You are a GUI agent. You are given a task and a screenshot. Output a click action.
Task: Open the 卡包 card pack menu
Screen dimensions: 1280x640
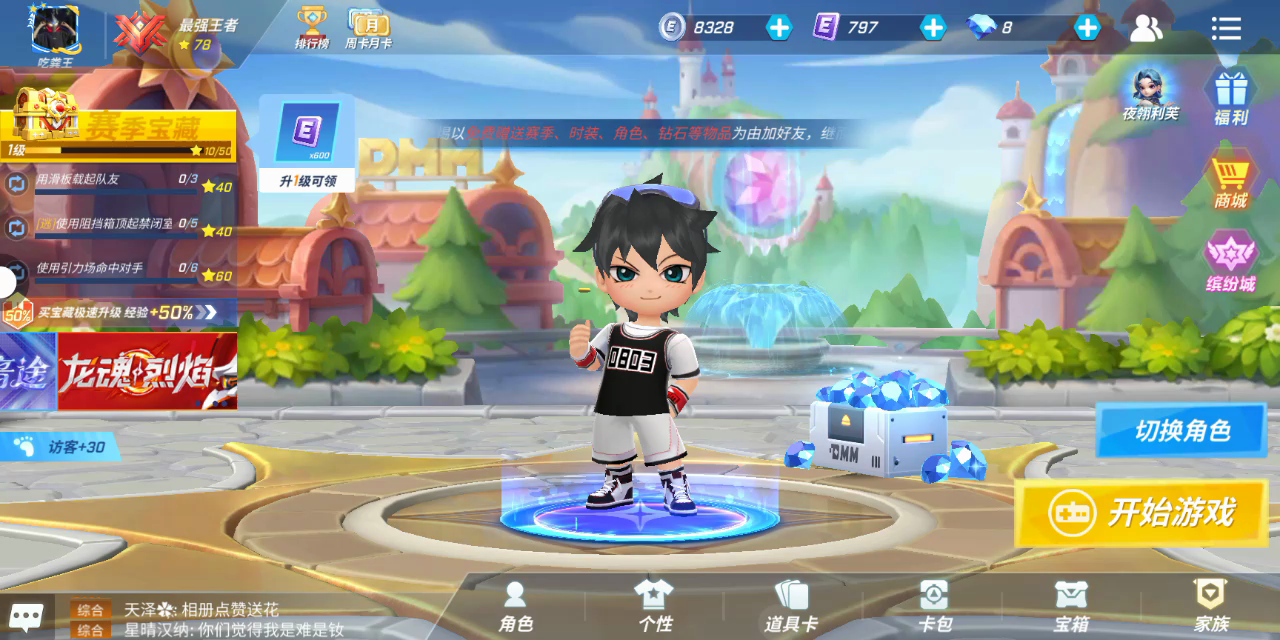click(x=934, y=606)
